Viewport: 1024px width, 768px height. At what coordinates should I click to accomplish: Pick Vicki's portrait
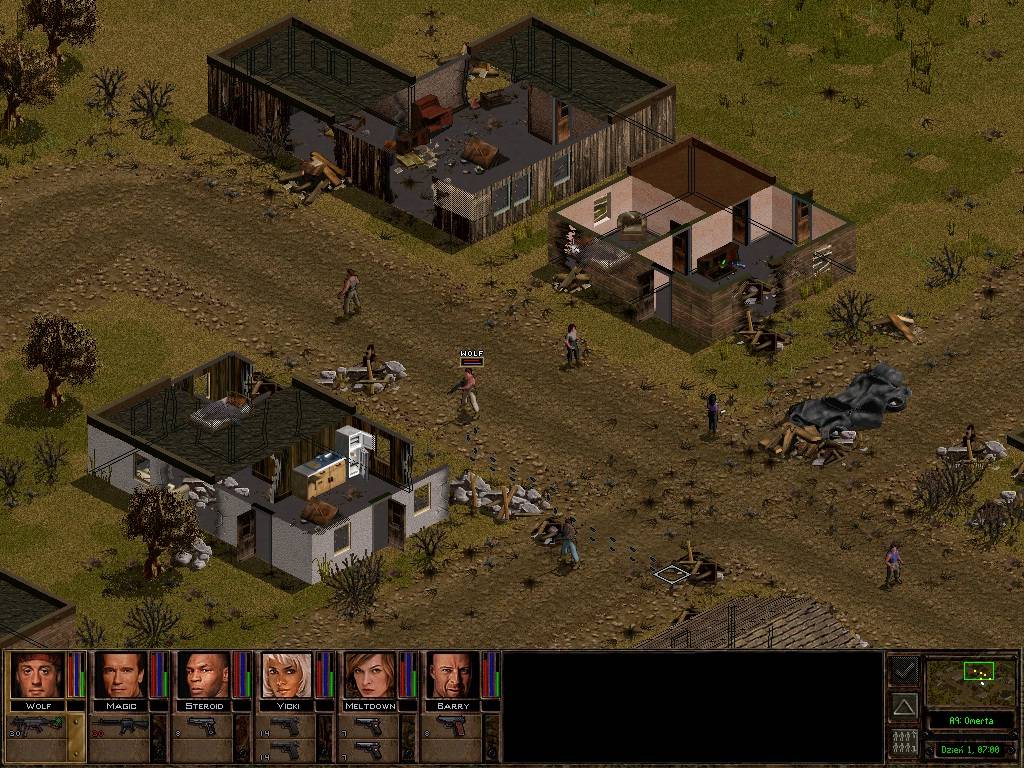286,675
